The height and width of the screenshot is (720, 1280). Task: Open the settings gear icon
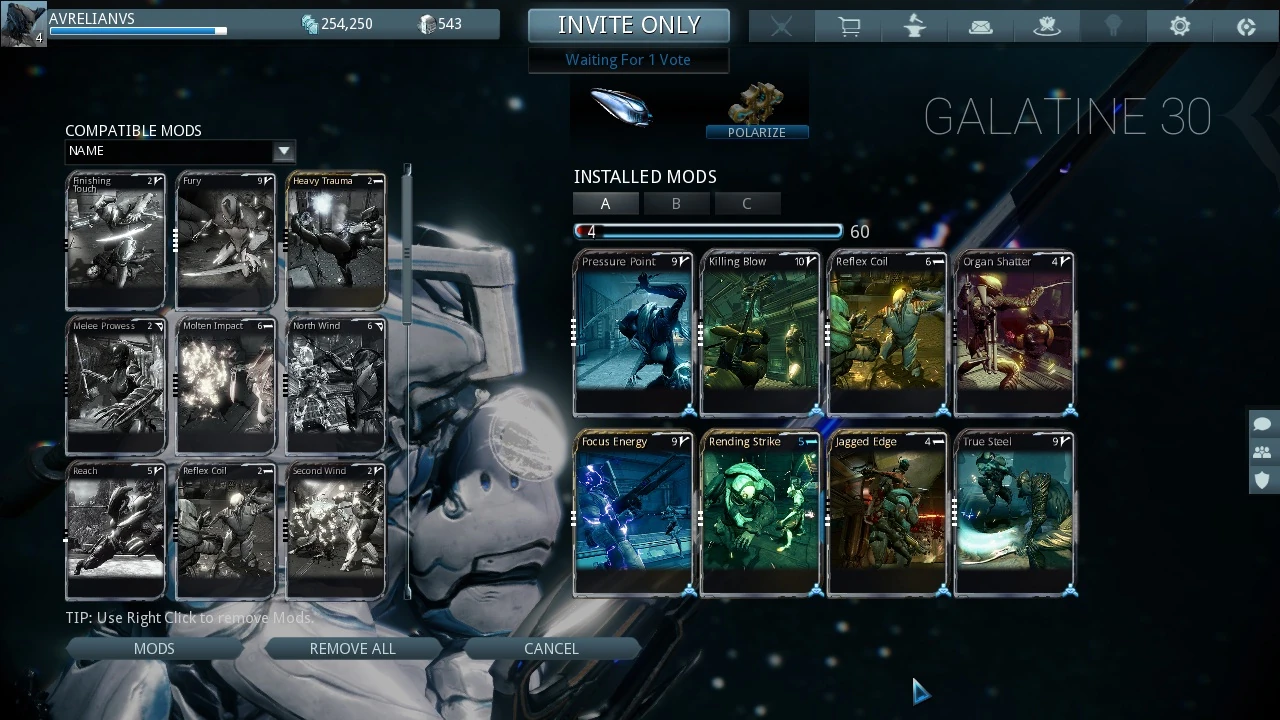pos(1180,27)
